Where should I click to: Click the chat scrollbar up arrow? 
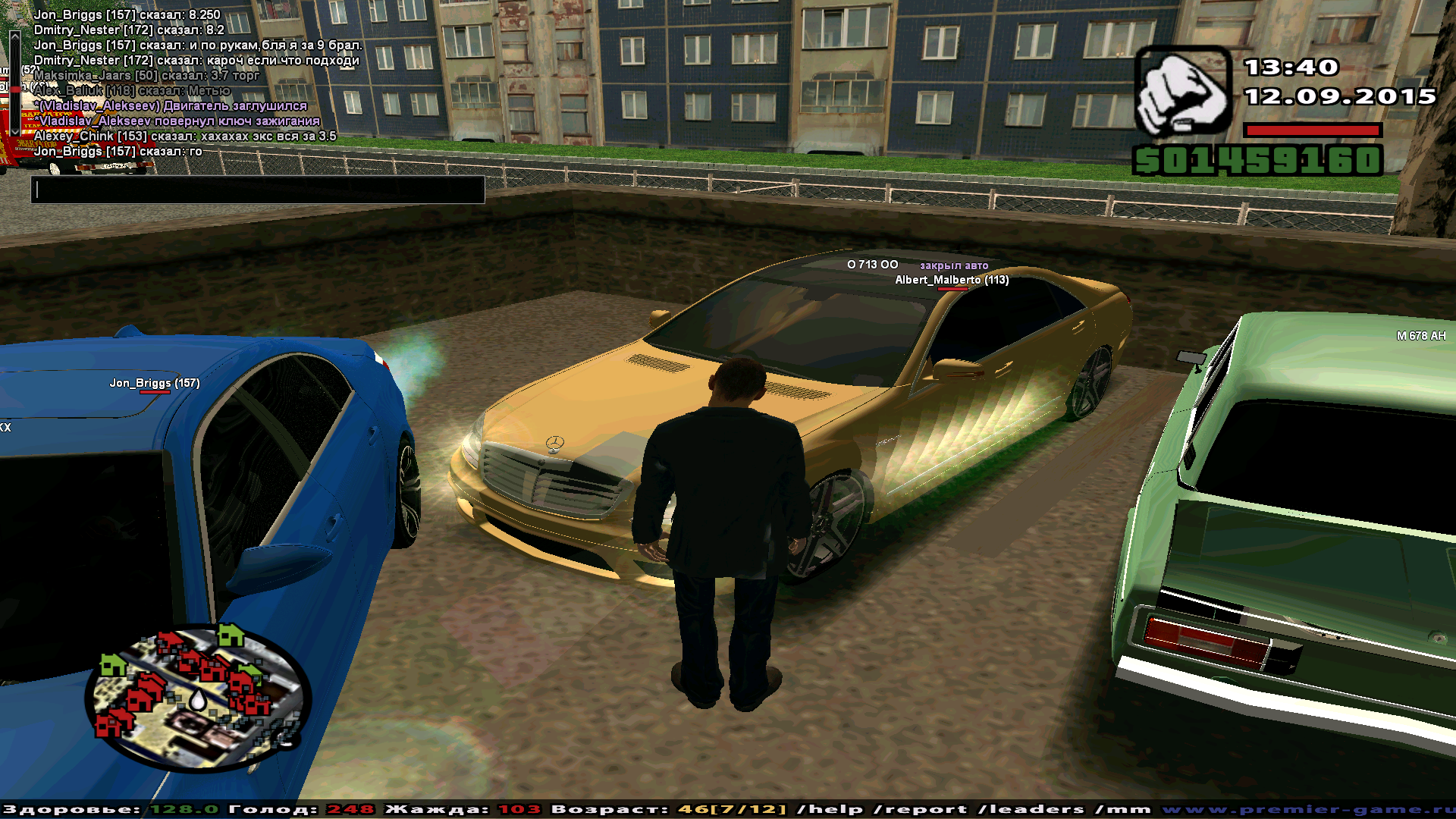(14, 36)
